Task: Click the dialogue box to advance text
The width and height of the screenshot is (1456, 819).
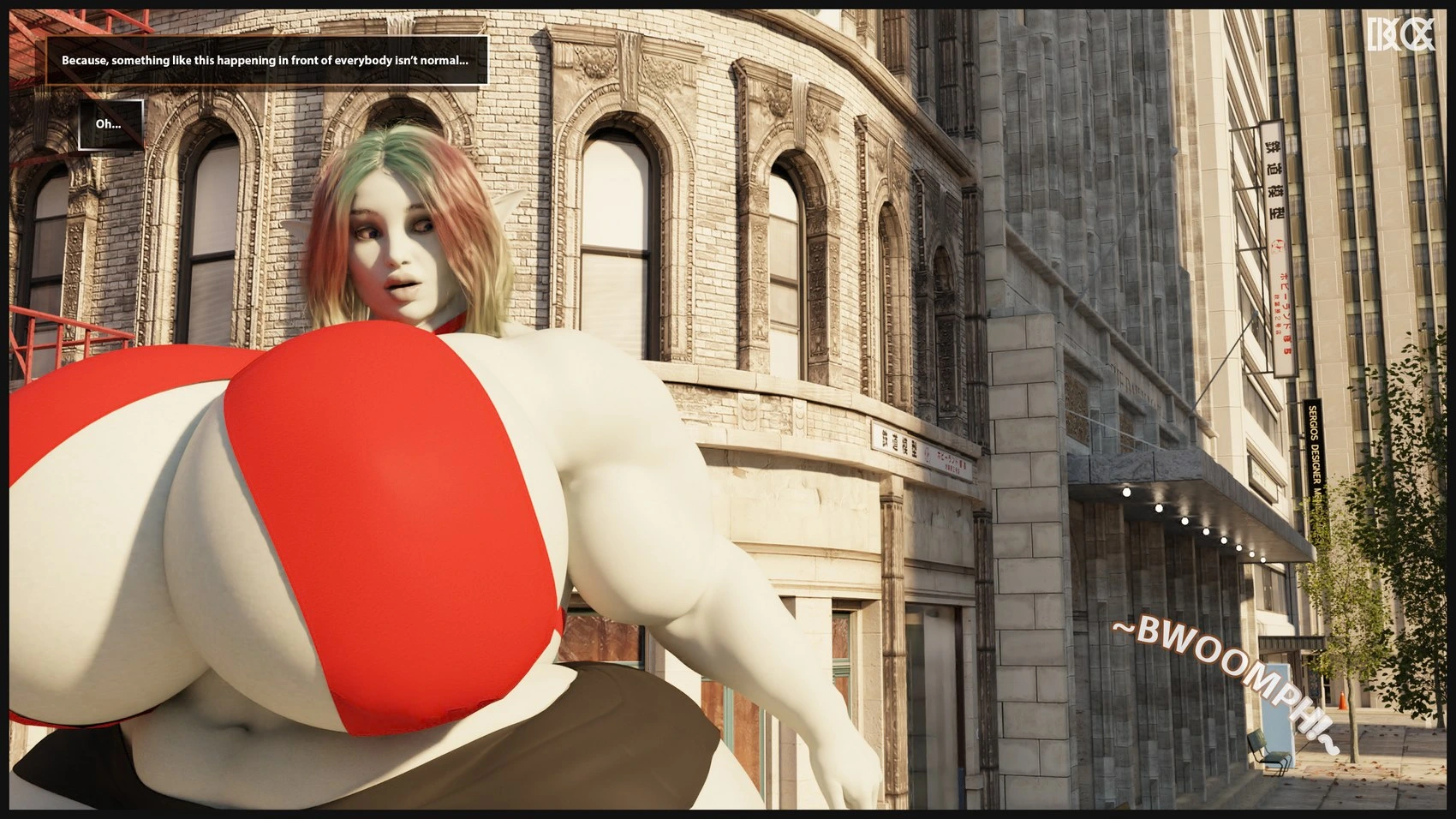Action: [x=266, y=61]
